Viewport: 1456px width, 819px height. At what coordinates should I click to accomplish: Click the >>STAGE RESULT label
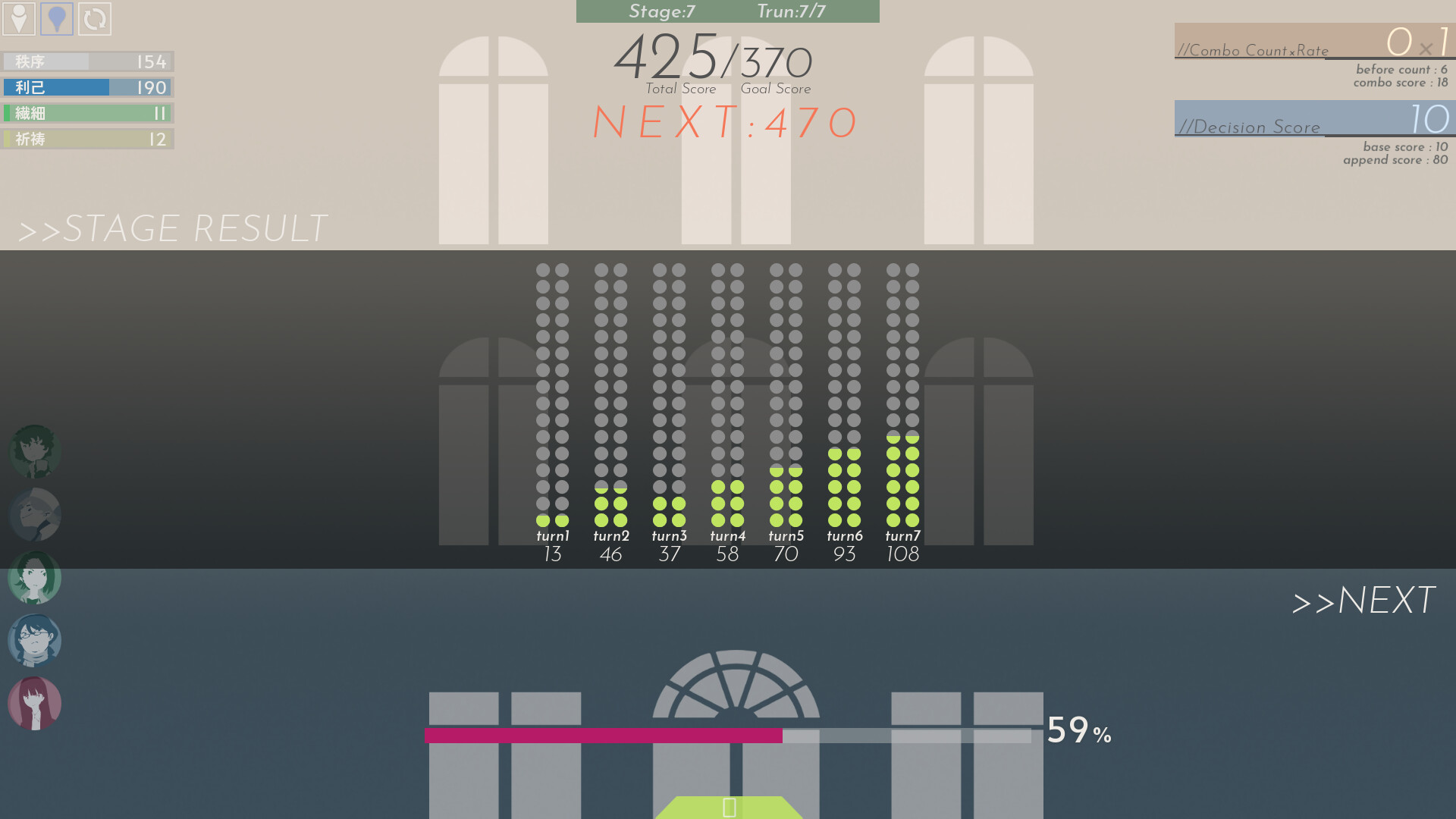[x=172, y=227]
